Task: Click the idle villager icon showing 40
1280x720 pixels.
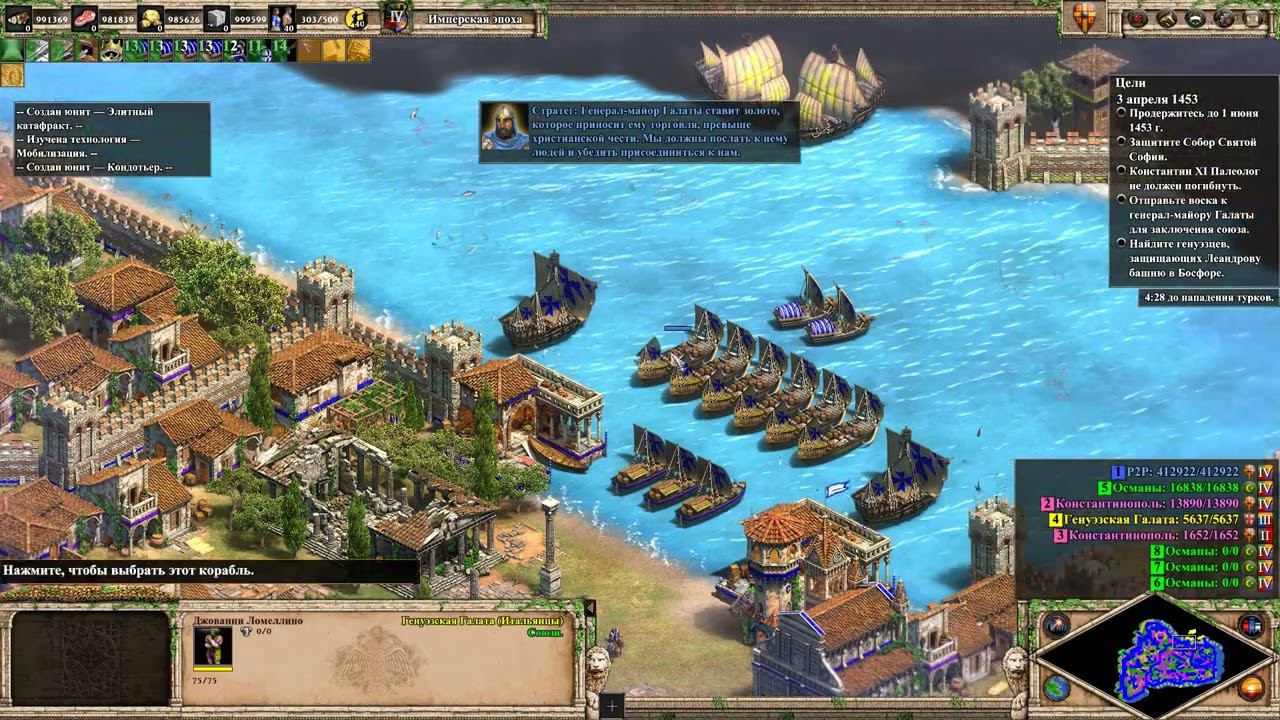Action: pyautogui.click(x=355, y=18)
